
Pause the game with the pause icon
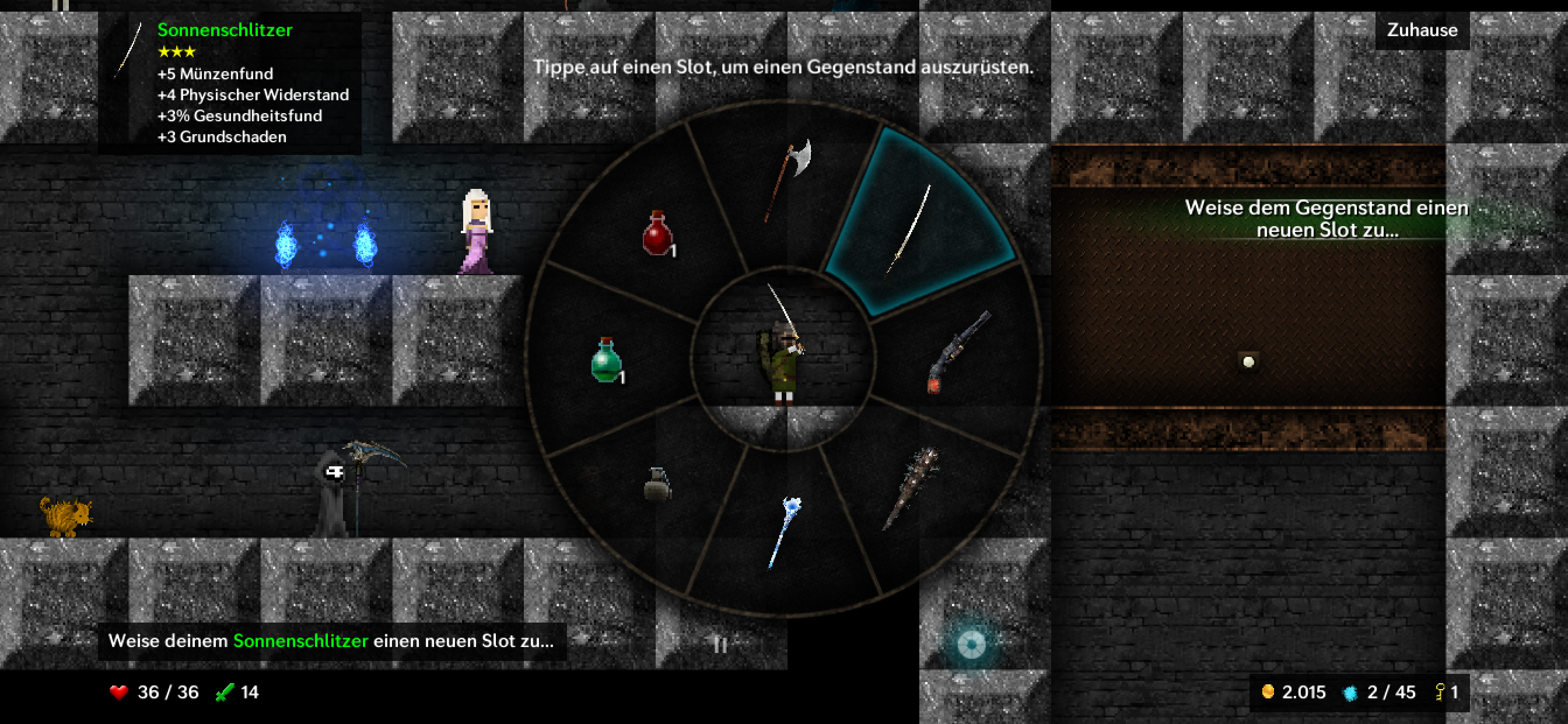coord(720,645)
